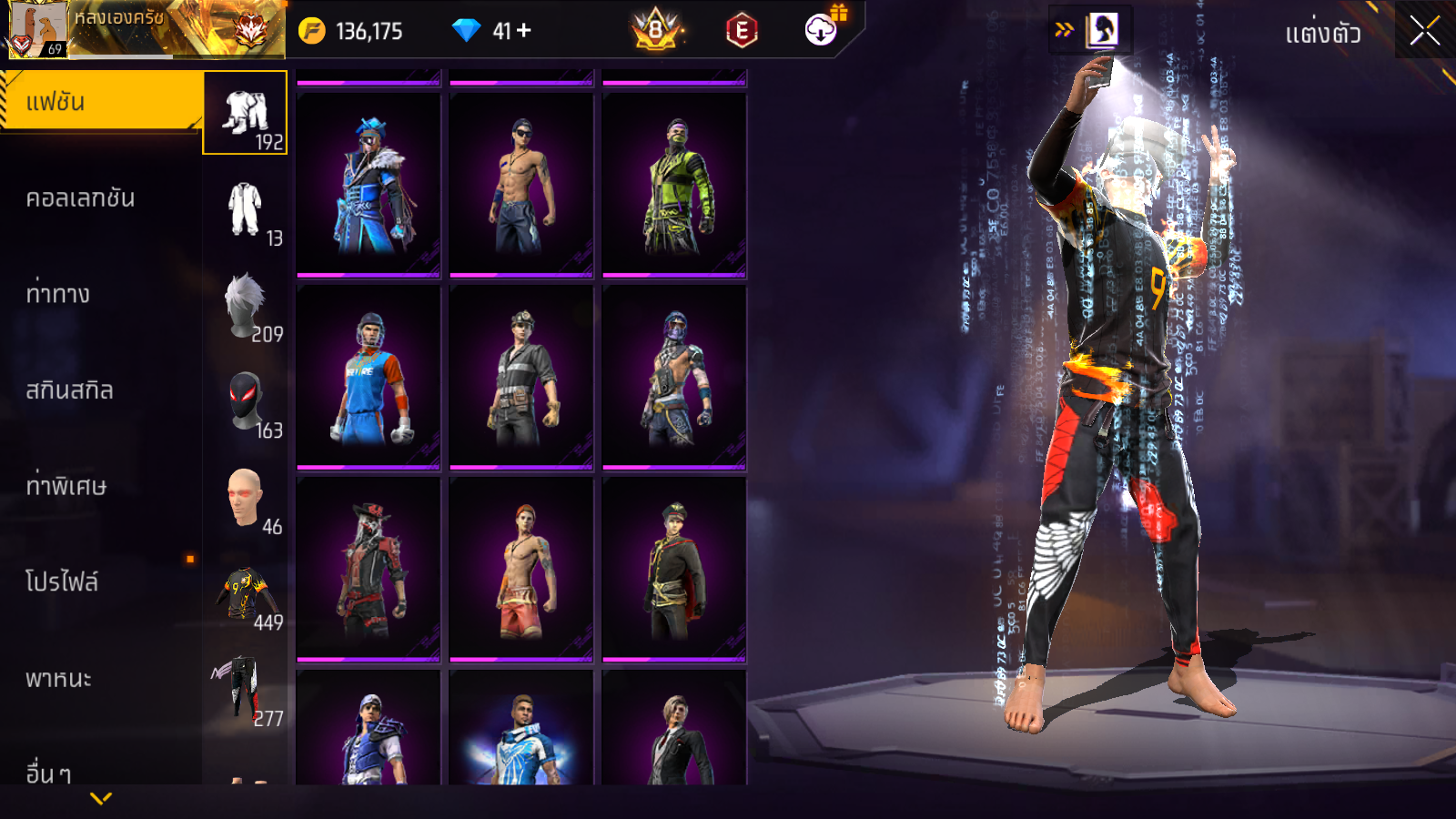1456x819 pixels.
Task: Select the outfit set subcategory showing 192
Action: [x=246, y=114]
